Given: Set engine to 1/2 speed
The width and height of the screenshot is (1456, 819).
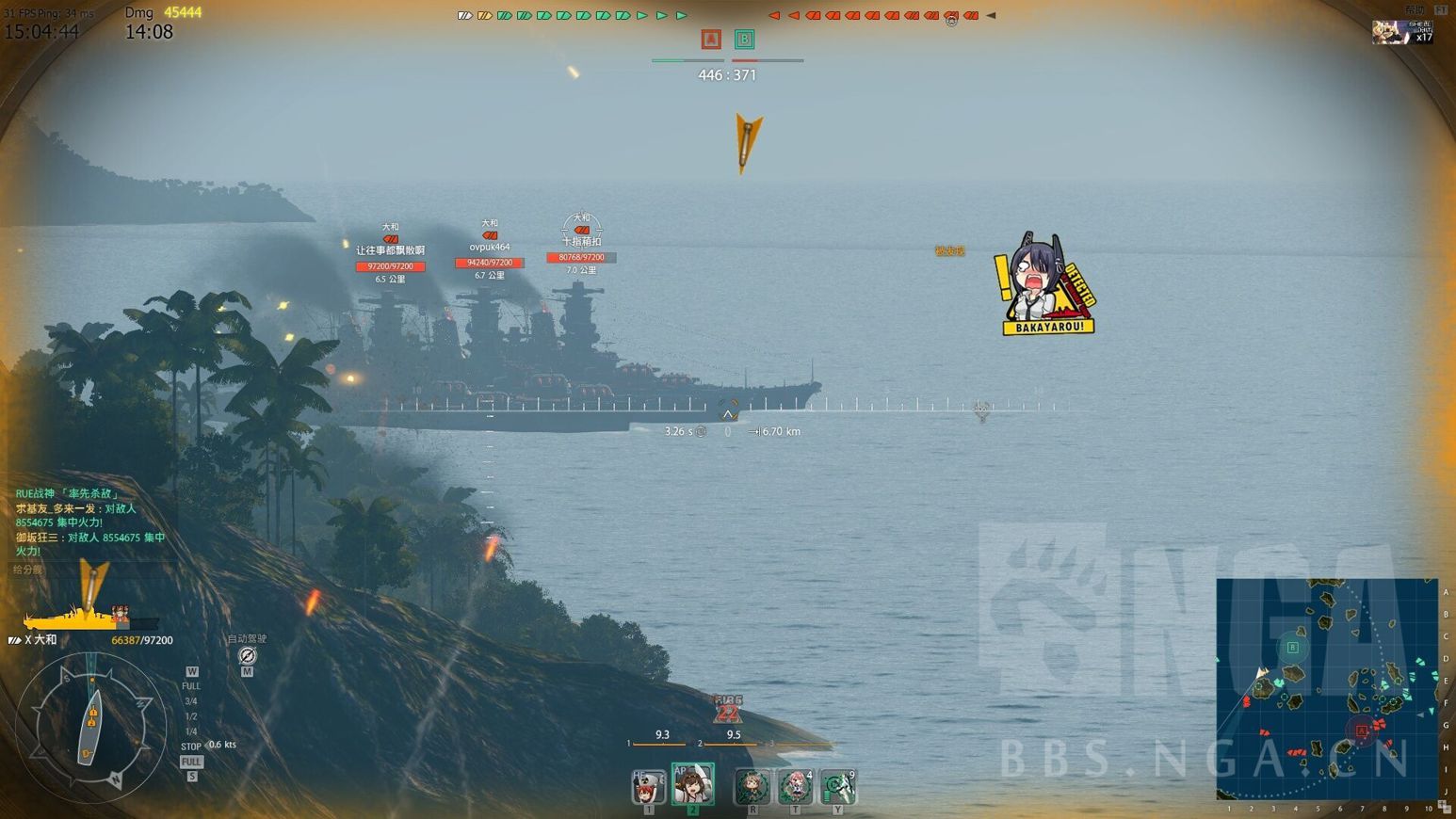Looking at the screenshot, I should click(191, 716).
